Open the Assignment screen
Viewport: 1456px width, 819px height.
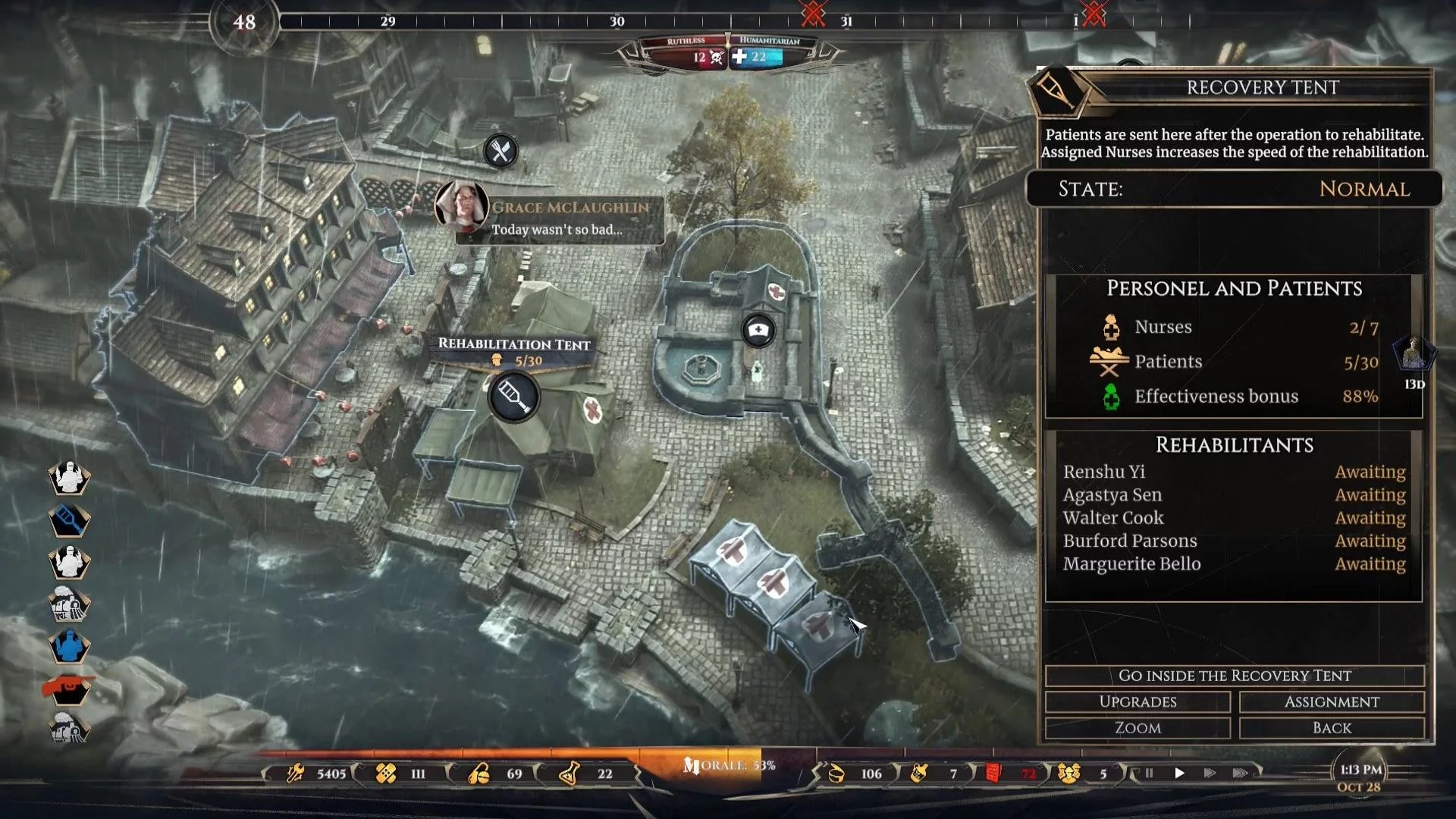(x=1332, y=702)
